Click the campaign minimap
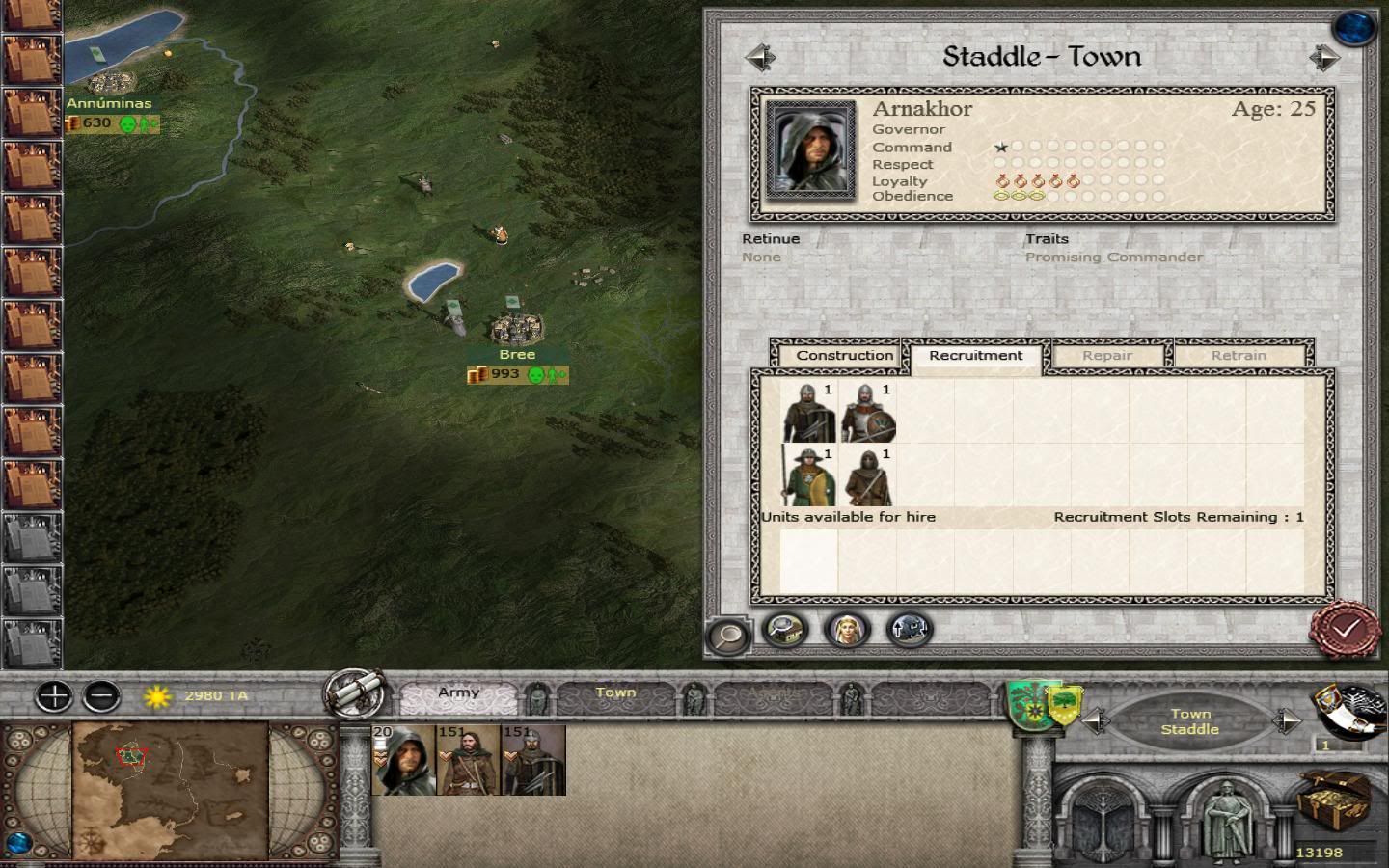Viewport: 1389px width, 868px height. coord(170,789)
